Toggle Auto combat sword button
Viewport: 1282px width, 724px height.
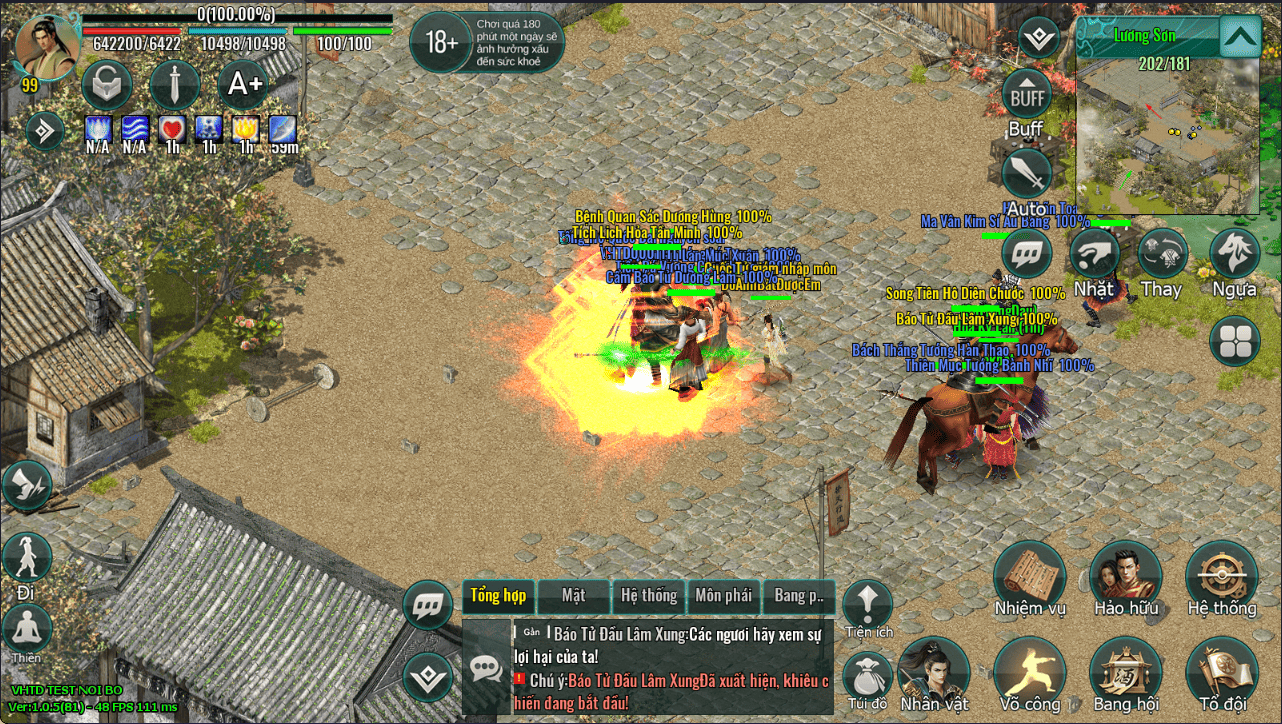click(1026, 174)
